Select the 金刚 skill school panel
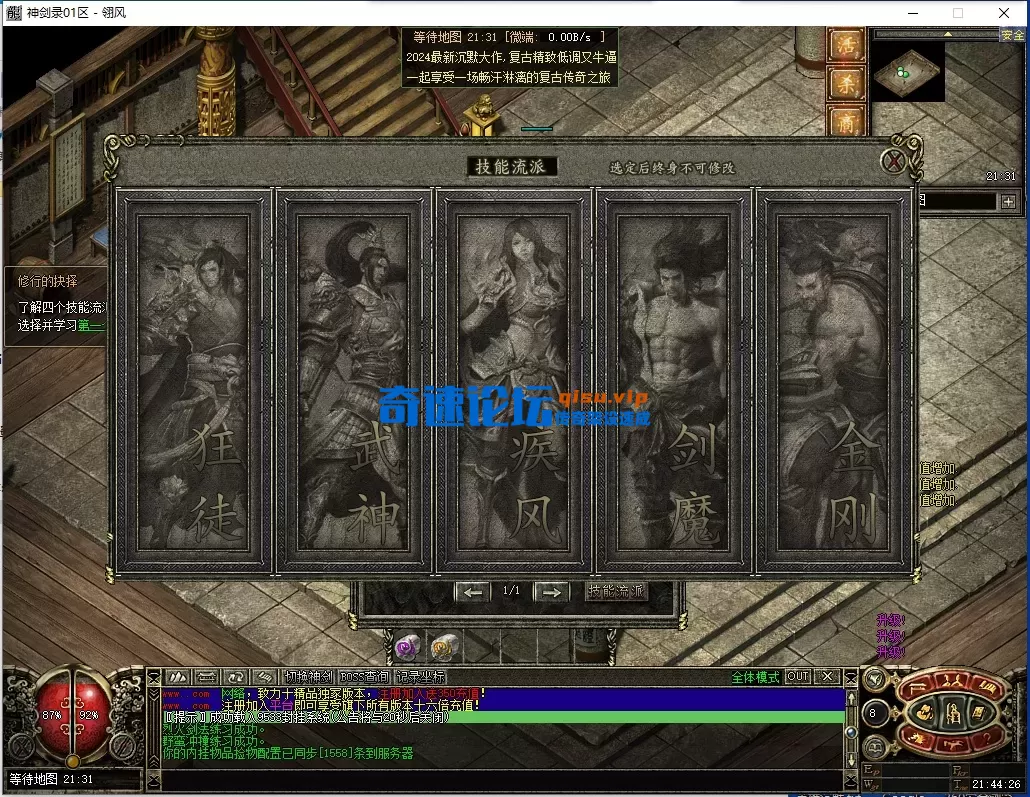 (836, 381)
